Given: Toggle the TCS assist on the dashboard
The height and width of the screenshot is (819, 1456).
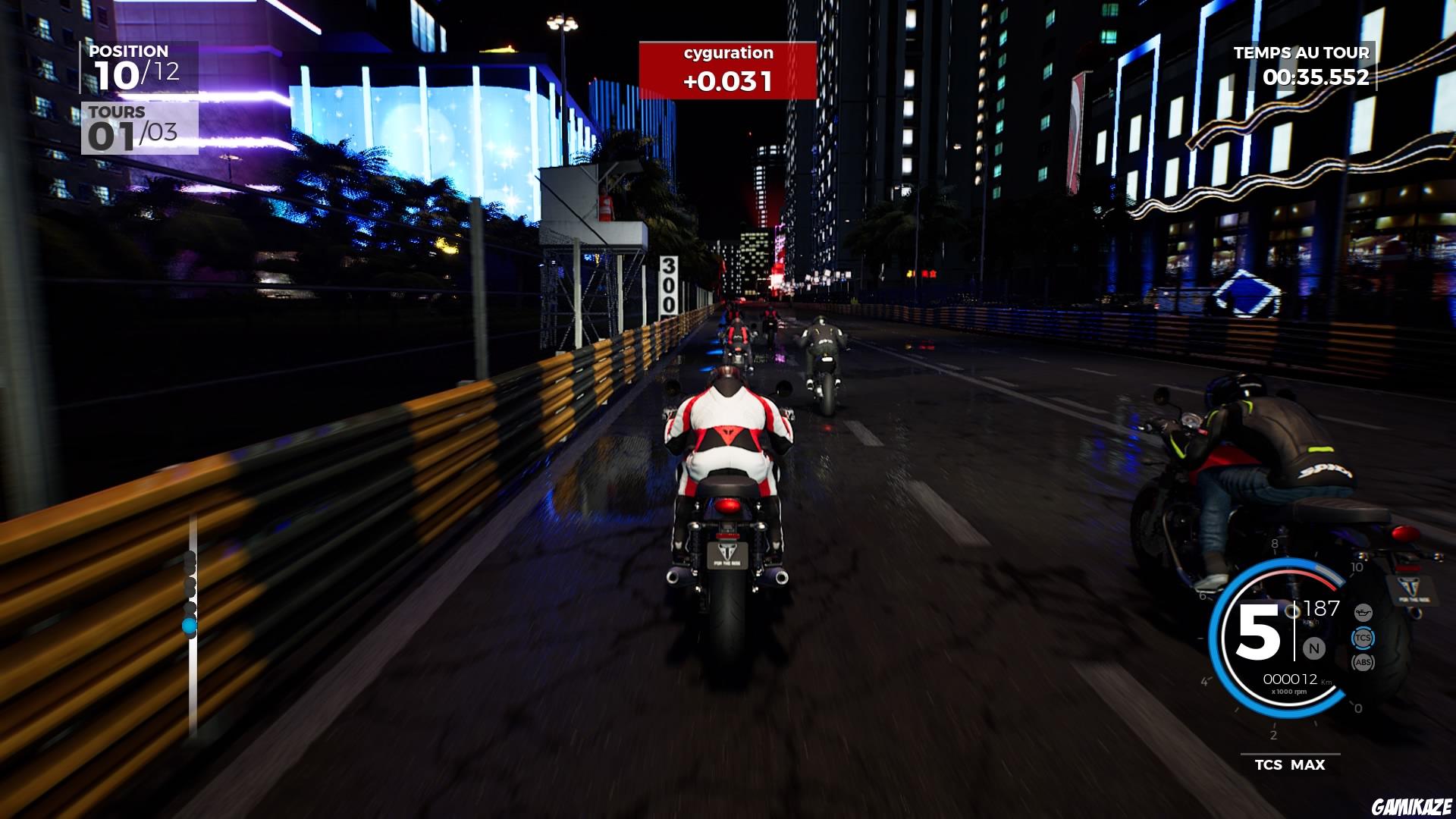Looking at the screenshot, I should (x=1364, y=639).
